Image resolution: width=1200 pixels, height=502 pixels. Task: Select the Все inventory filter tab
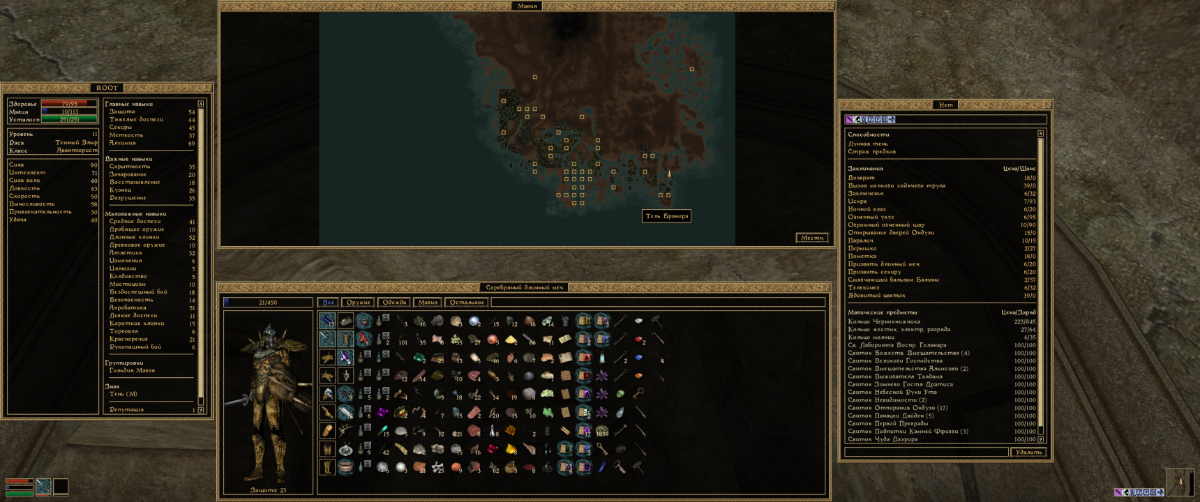tap(328, 302)
